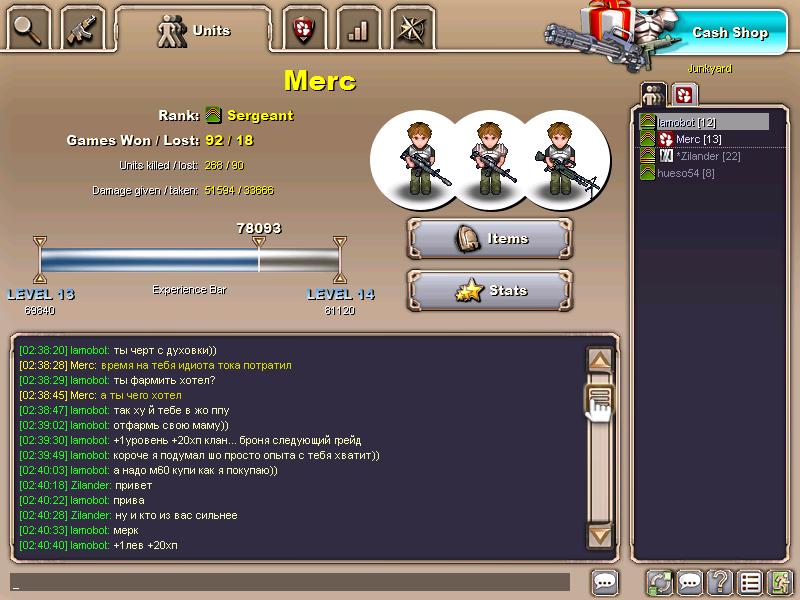The height and width of the screenshot is (600, 800).
Task: Switch to the rifle weapons tab
Action: tap(82, 29)
